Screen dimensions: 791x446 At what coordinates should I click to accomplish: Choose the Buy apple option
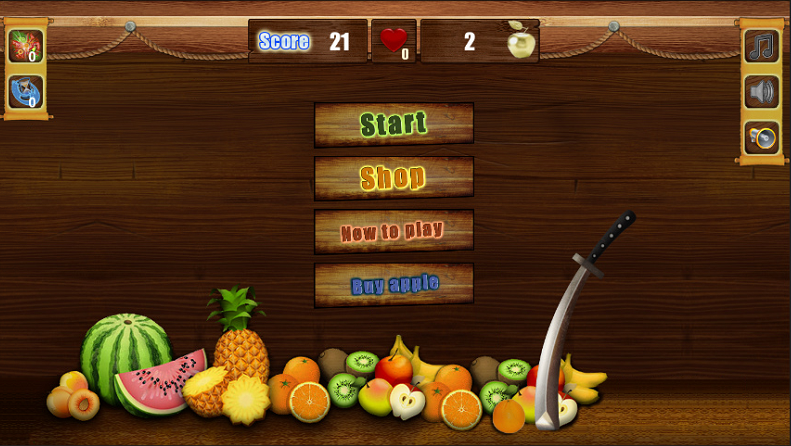pos(393,285)
